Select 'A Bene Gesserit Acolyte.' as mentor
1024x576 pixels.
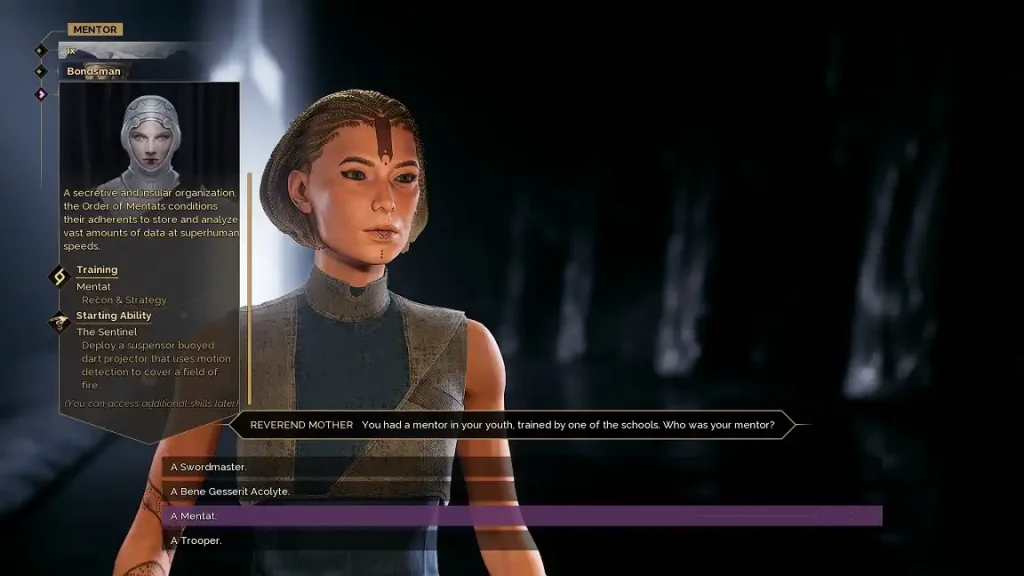[230, 491]
